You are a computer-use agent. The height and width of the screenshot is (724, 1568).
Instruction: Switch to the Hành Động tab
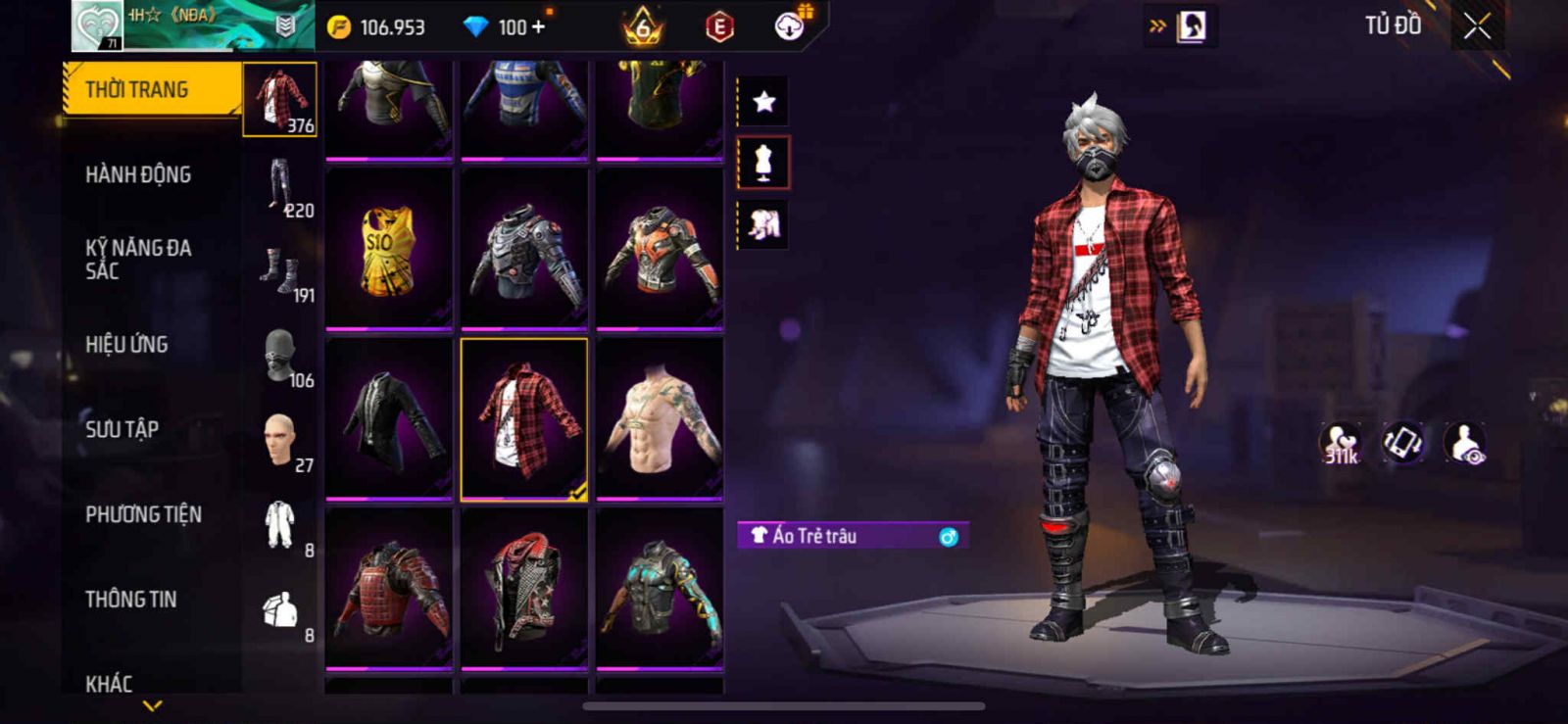click(x=138, y=175)
